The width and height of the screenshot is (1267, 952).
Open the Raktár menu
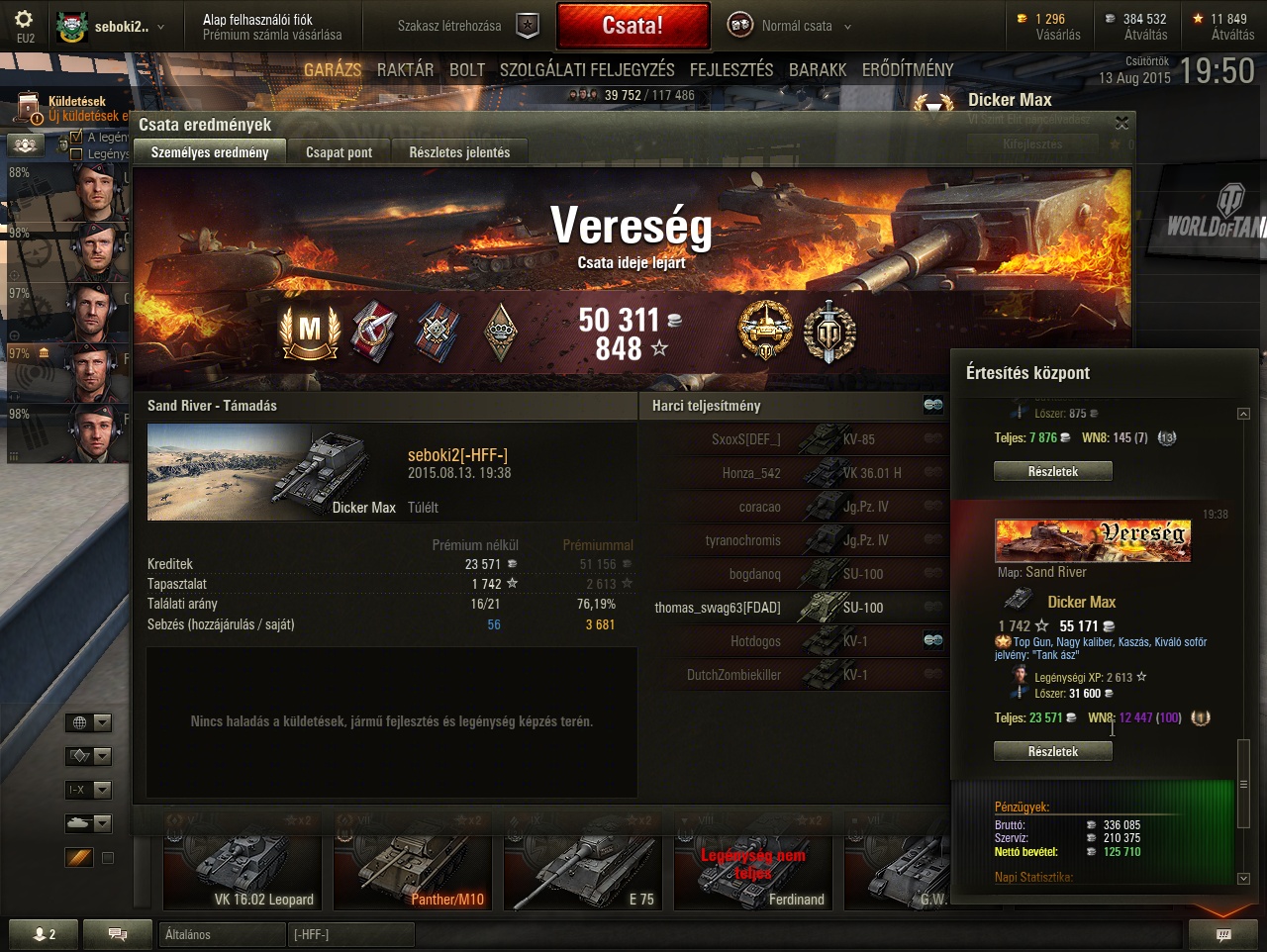click(x=405, y=69)
